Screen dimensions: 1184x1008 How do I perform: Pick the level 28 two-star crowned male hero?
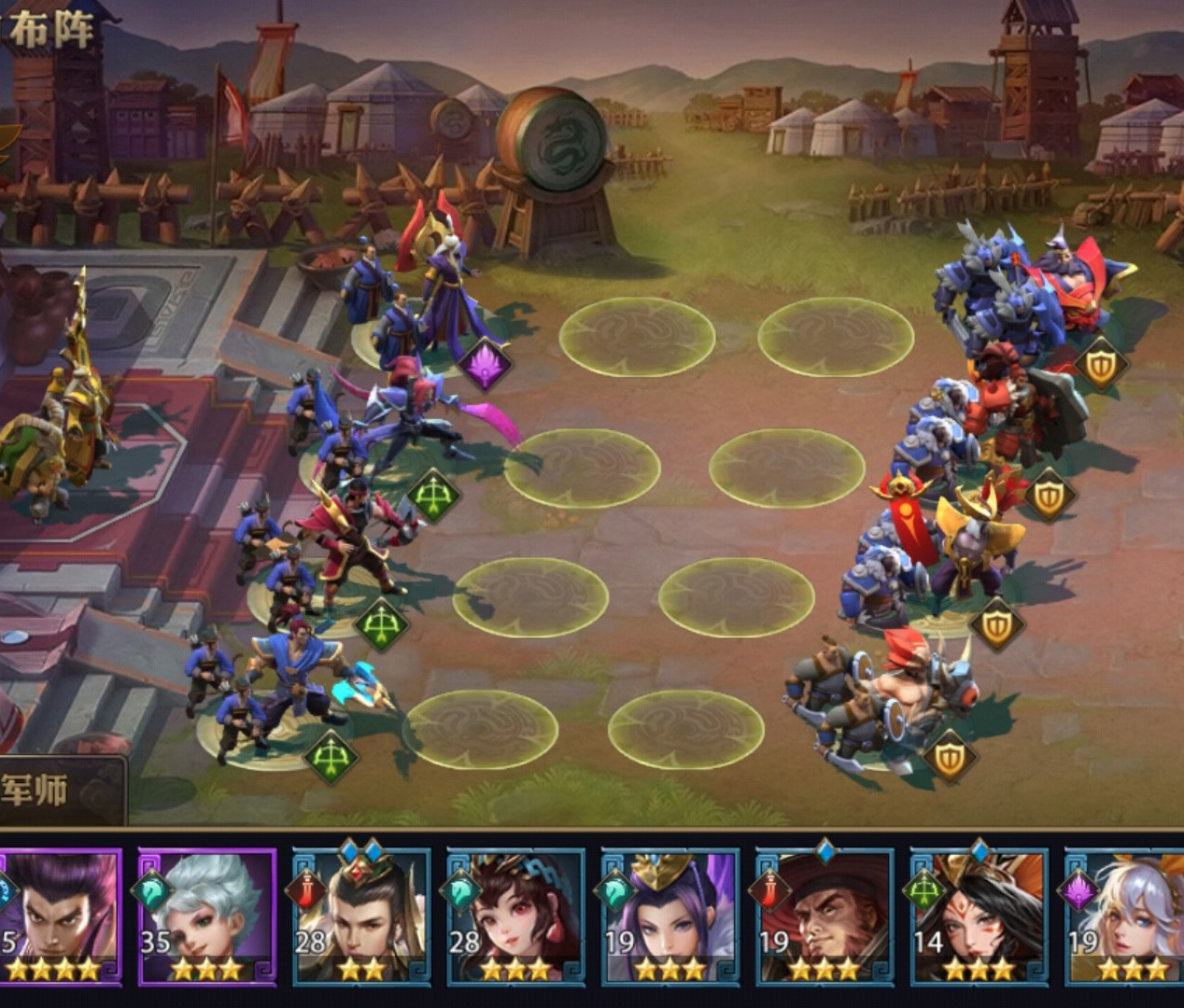point(361,915)
